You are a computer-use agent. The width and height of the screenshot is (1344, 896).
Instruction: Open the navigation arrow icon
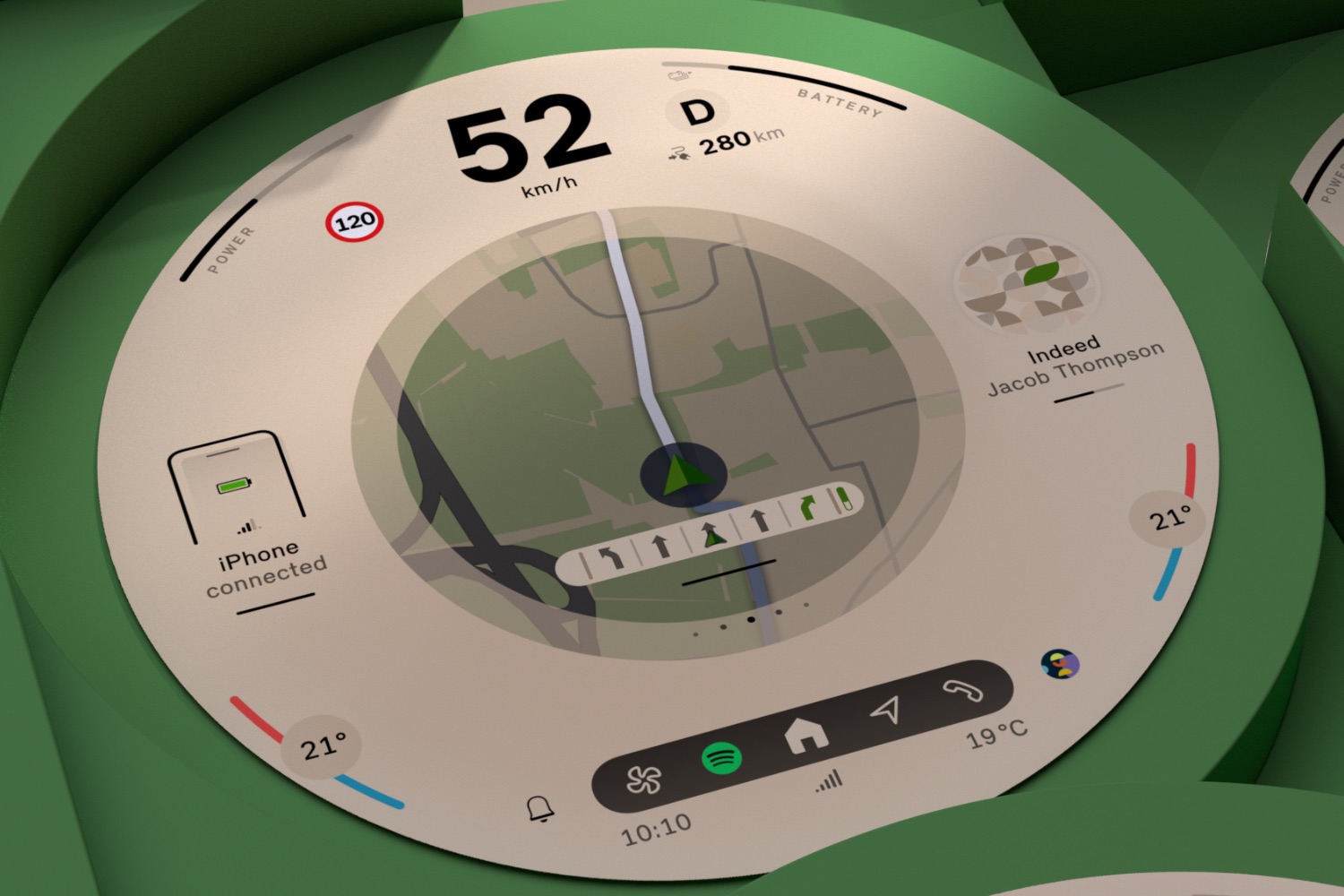pos(886,711)
